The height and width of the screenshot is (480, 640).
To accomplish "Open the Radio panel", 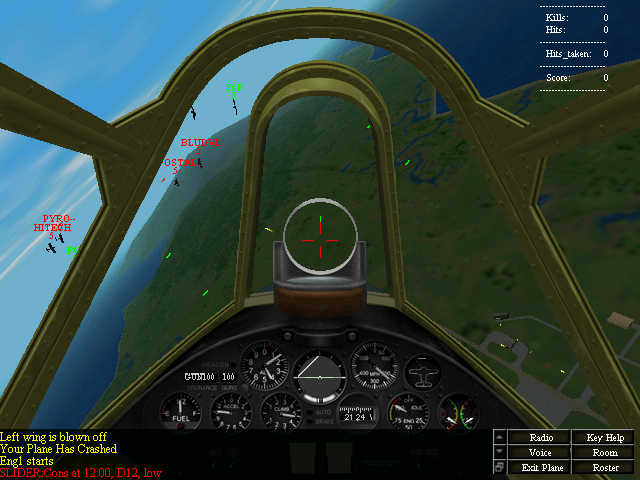I will pyautogui.click(x=541, y=438).
